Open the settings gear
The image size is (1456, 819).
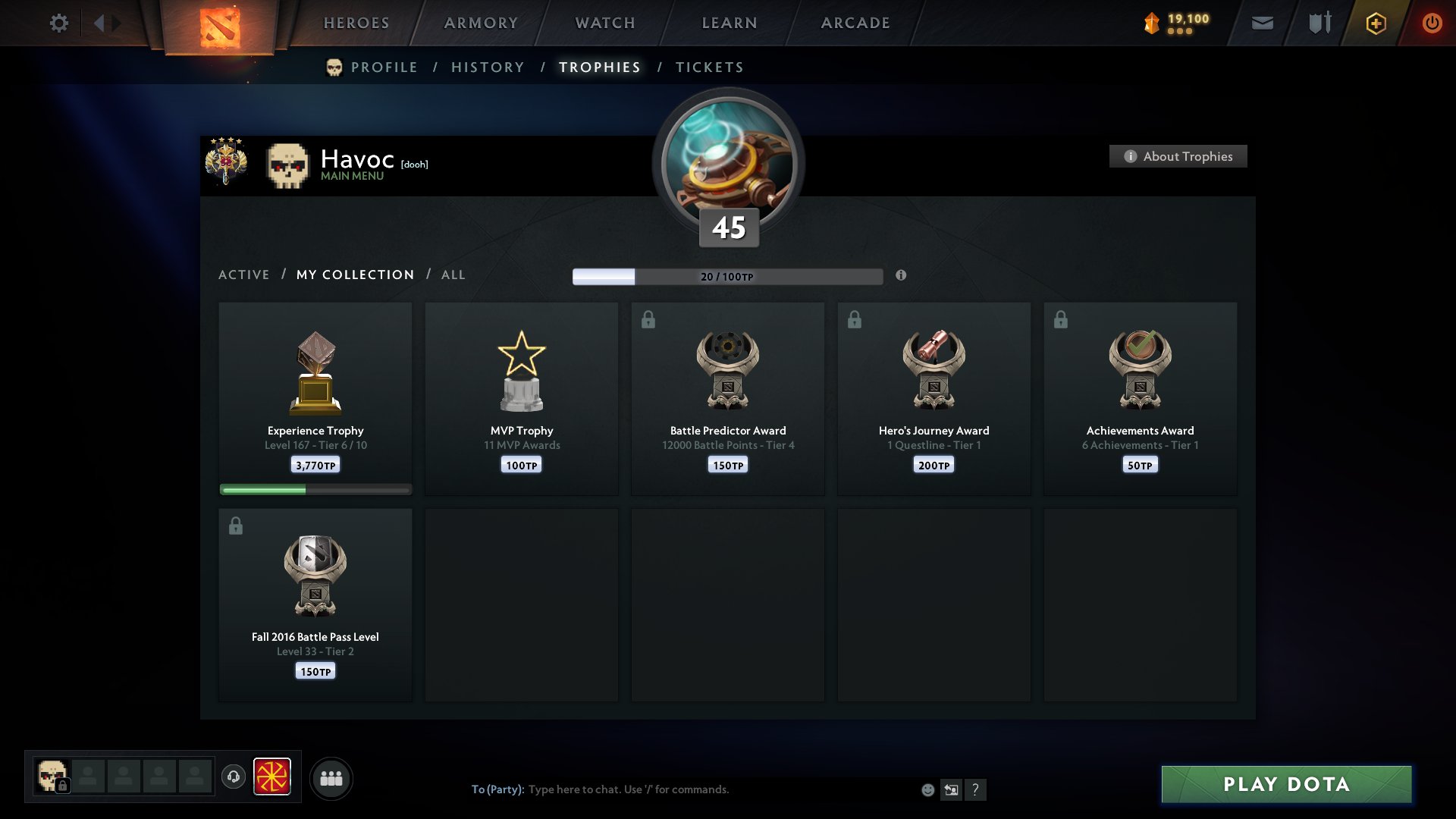(58, 23)
